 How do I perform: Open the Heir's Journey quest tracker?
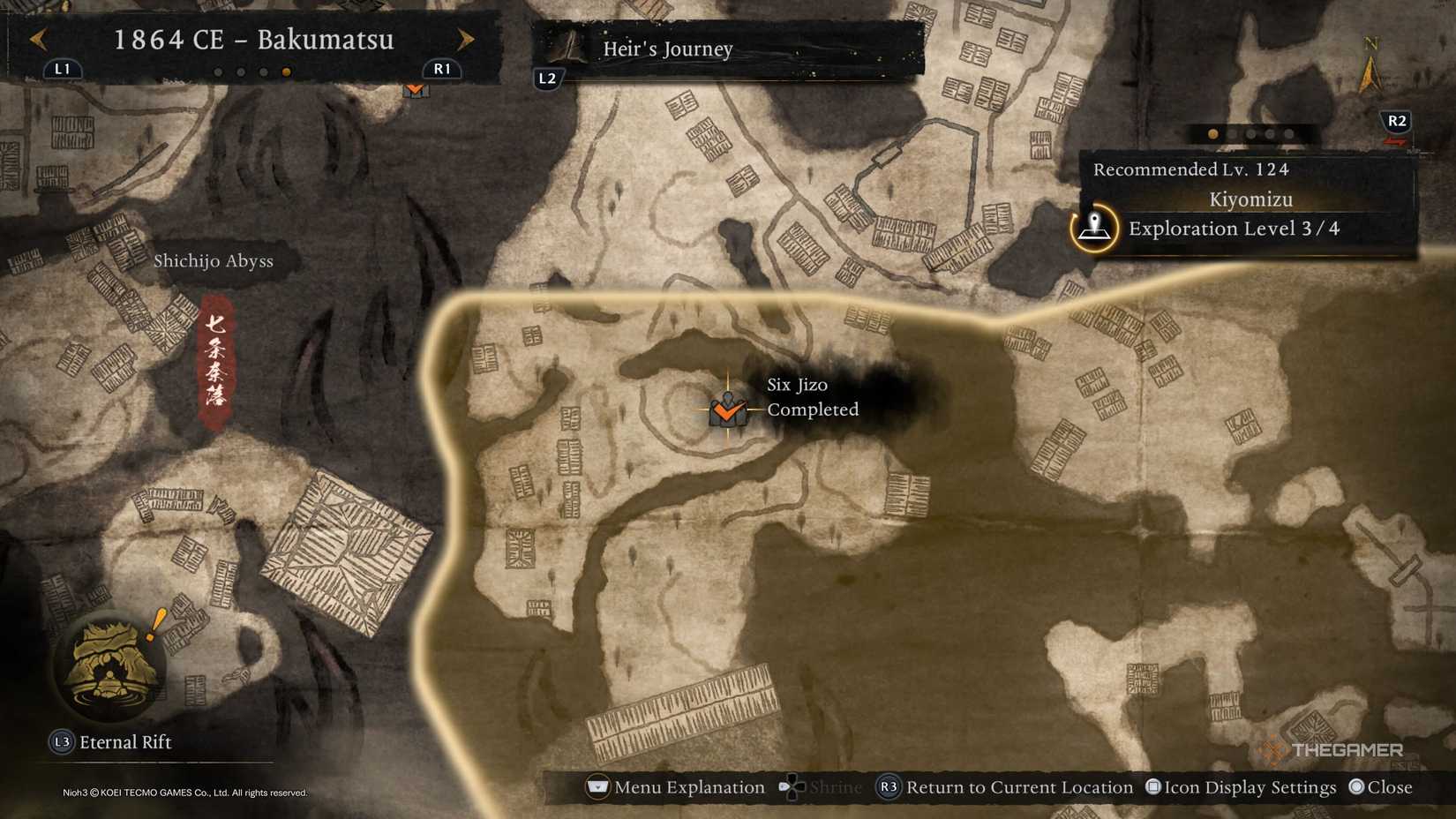(x=667, y=49)
